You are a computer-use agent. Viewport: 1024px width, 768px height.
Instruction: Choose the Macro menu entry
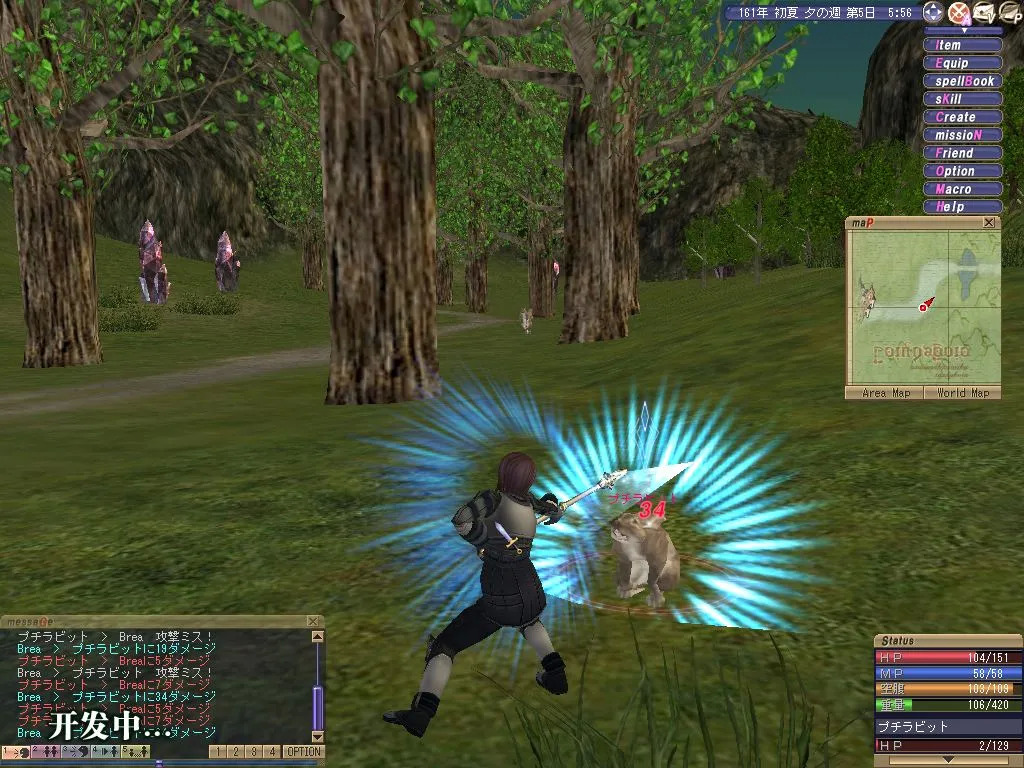(x=962, y=189)
